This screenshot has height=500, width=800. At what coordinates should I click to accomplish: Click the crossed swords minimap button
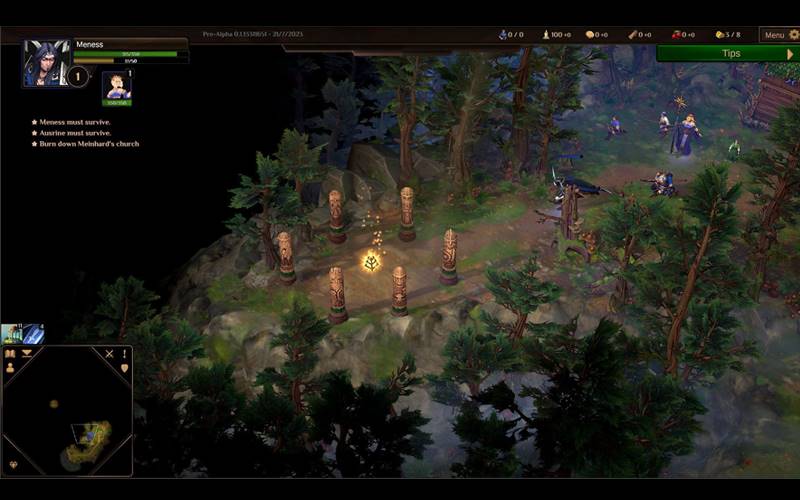[110, 353]
